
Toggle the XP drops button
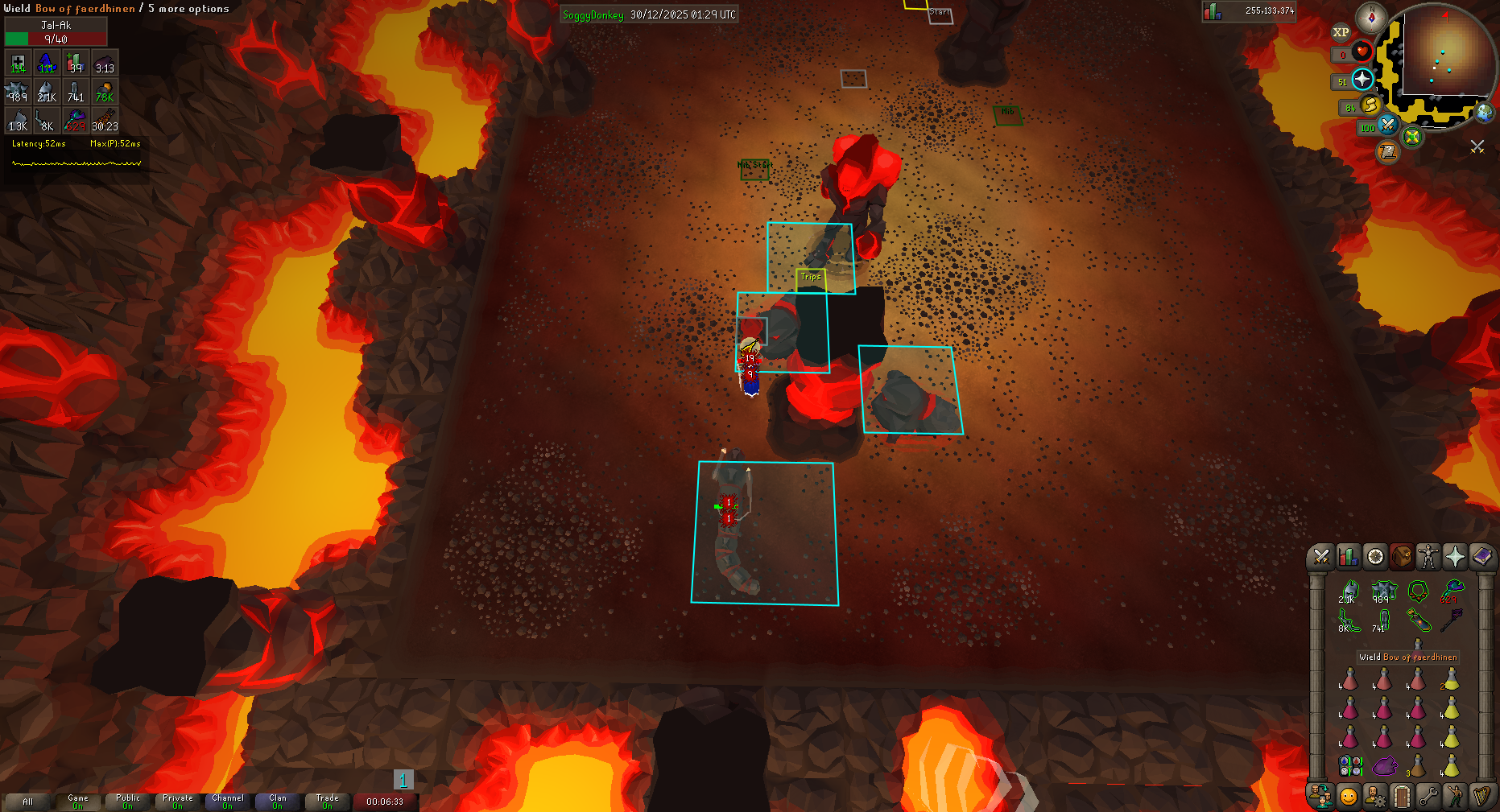1341,32
